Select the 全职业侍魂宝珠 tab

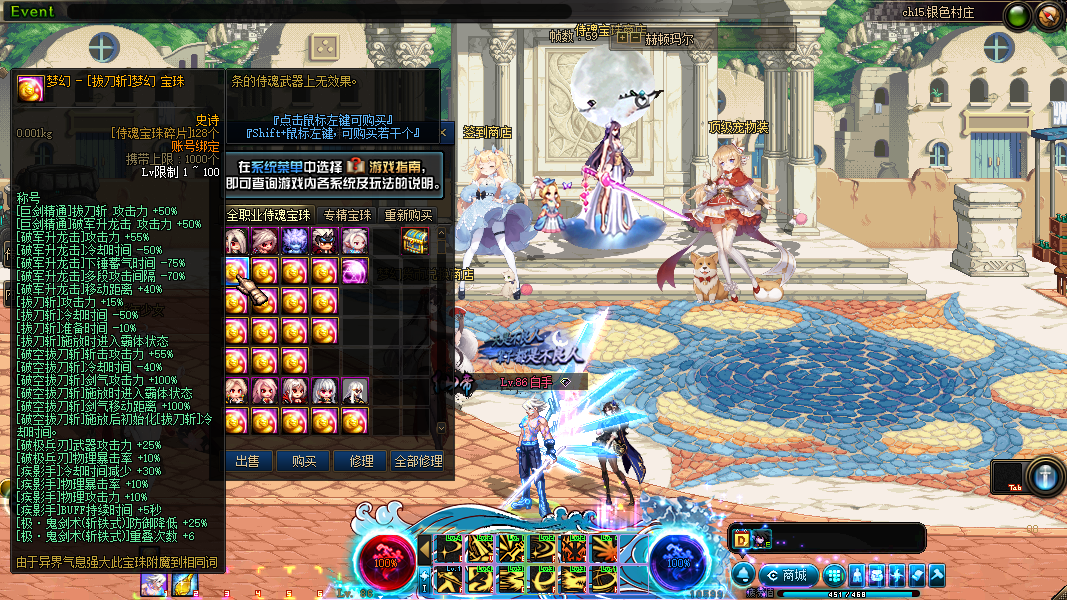point(269,215)
